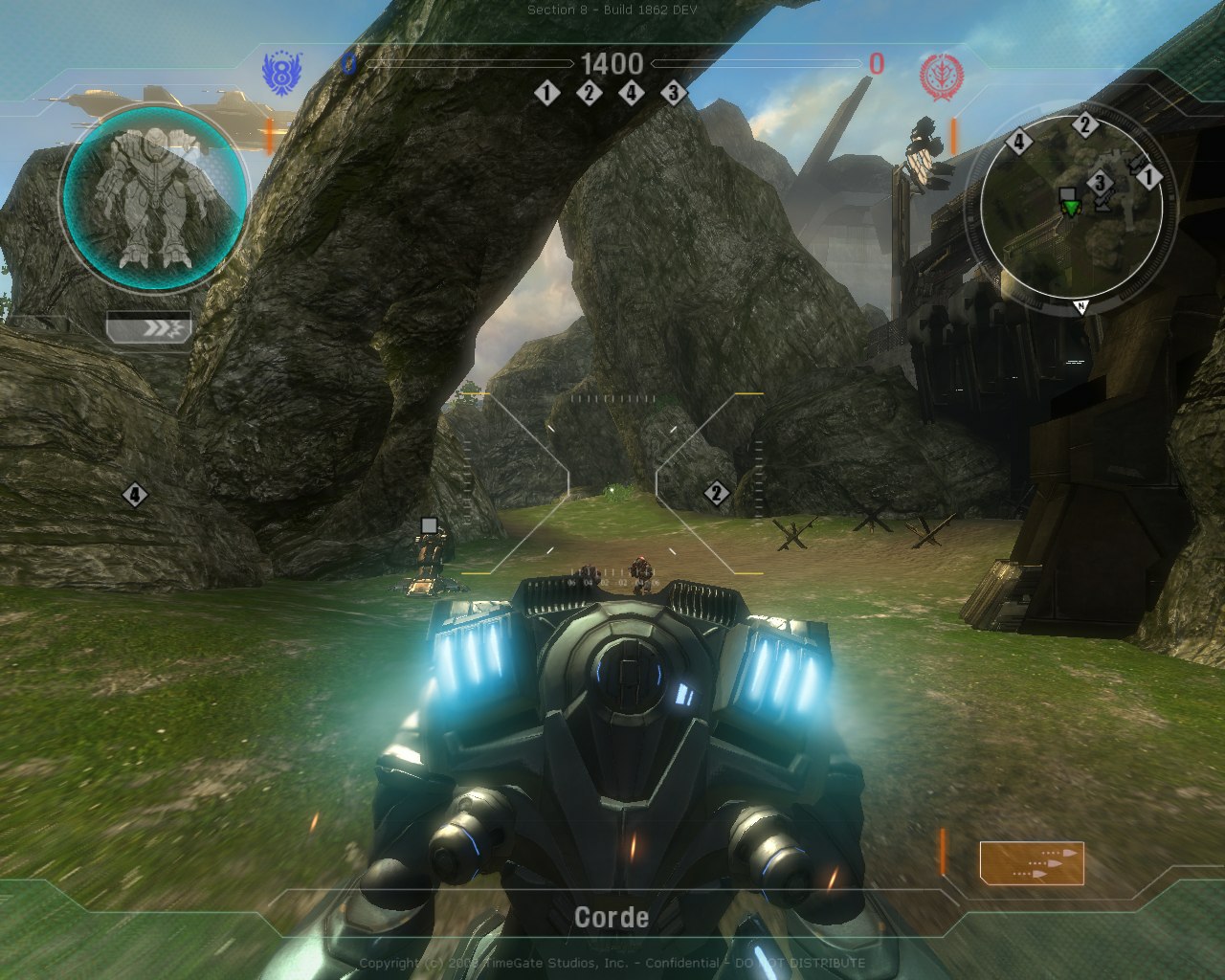Select the white square marker above the turret
This screenshot has height=980, width=1225.
[x=429, y=524]
